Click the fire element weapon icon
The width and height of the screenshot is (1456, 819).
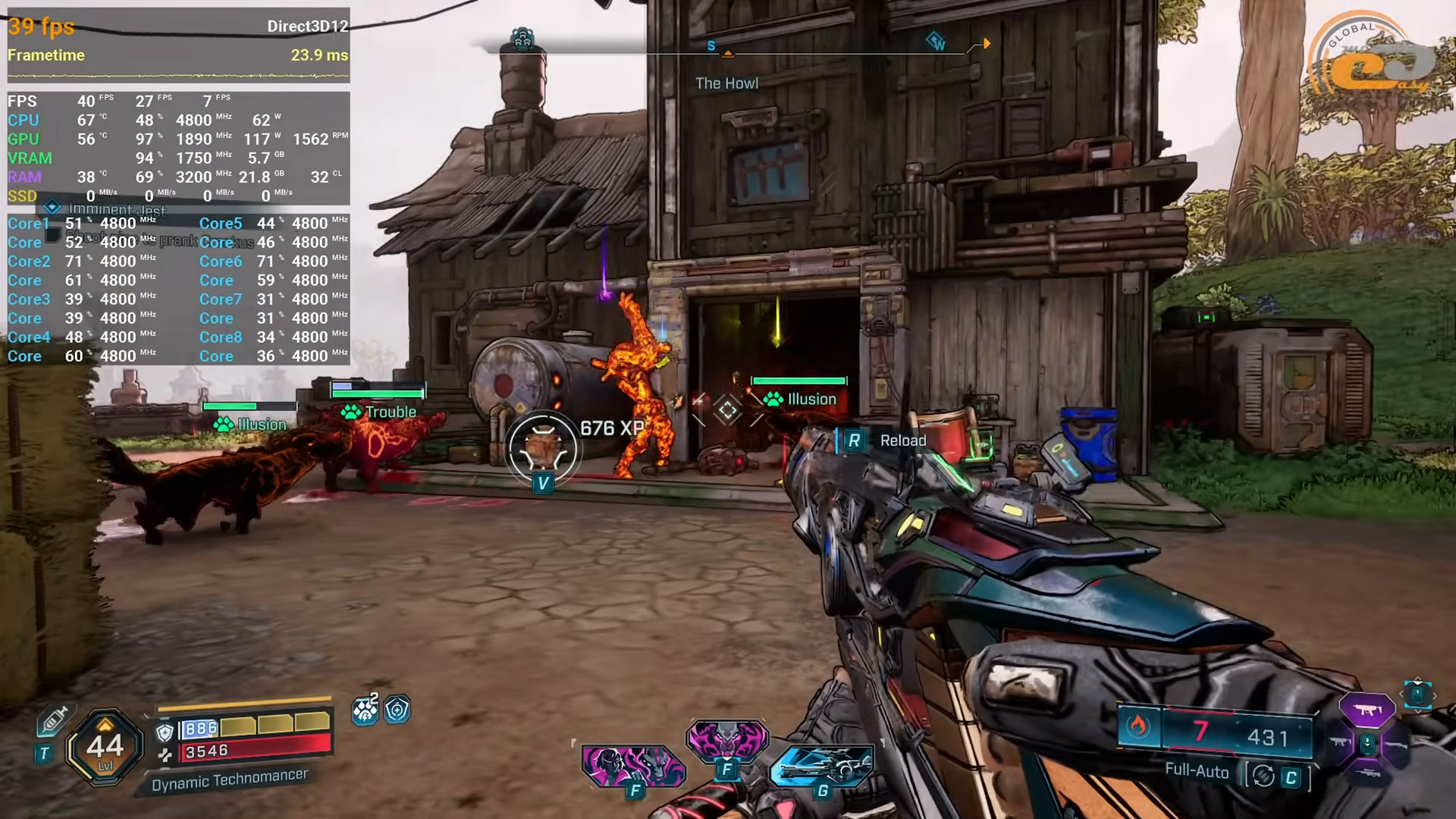1137,726
